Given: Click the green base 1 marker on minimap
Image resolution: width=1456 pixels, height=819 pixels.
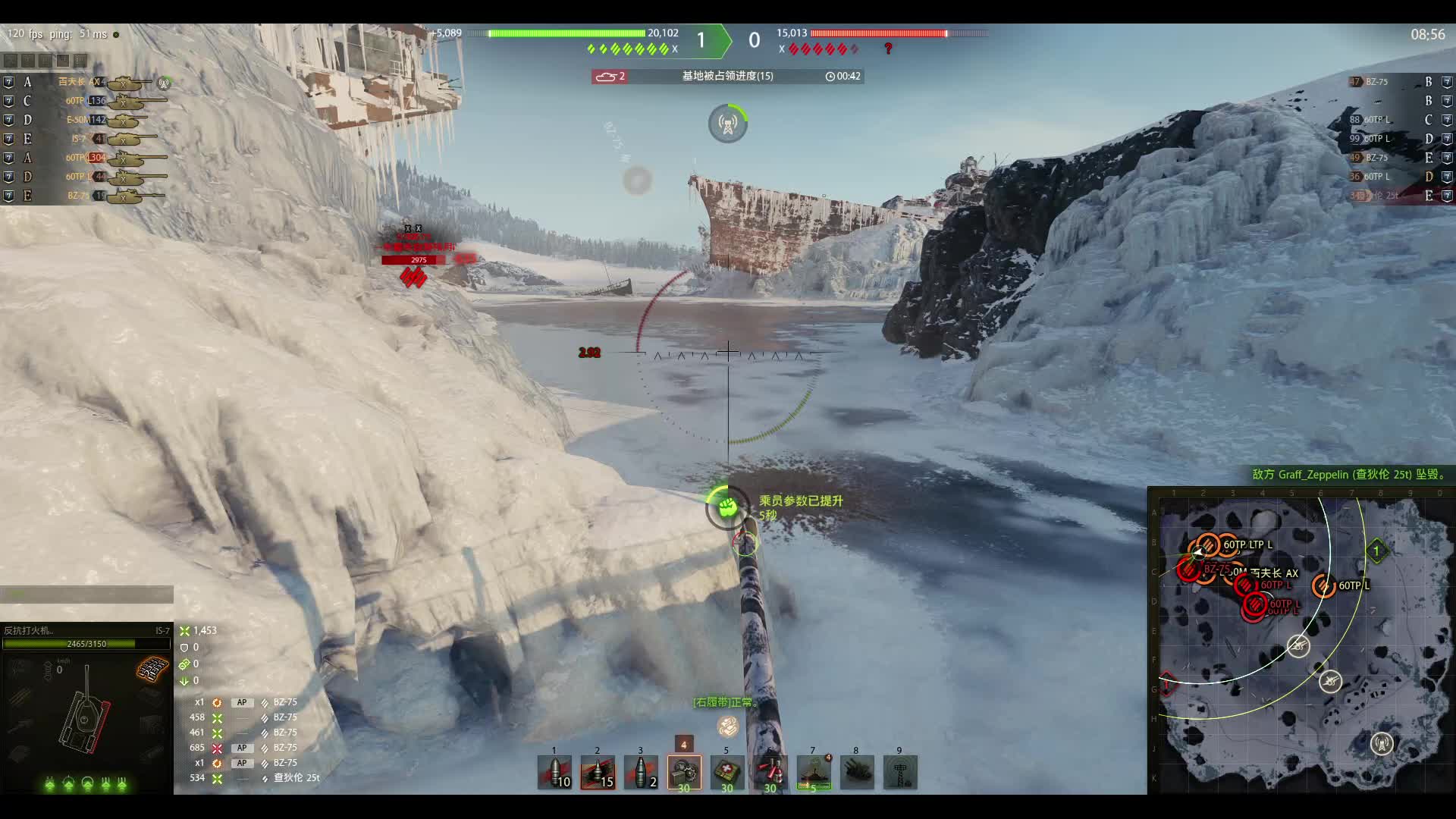Looking at the screenshot, I should tap(1376, 551).
